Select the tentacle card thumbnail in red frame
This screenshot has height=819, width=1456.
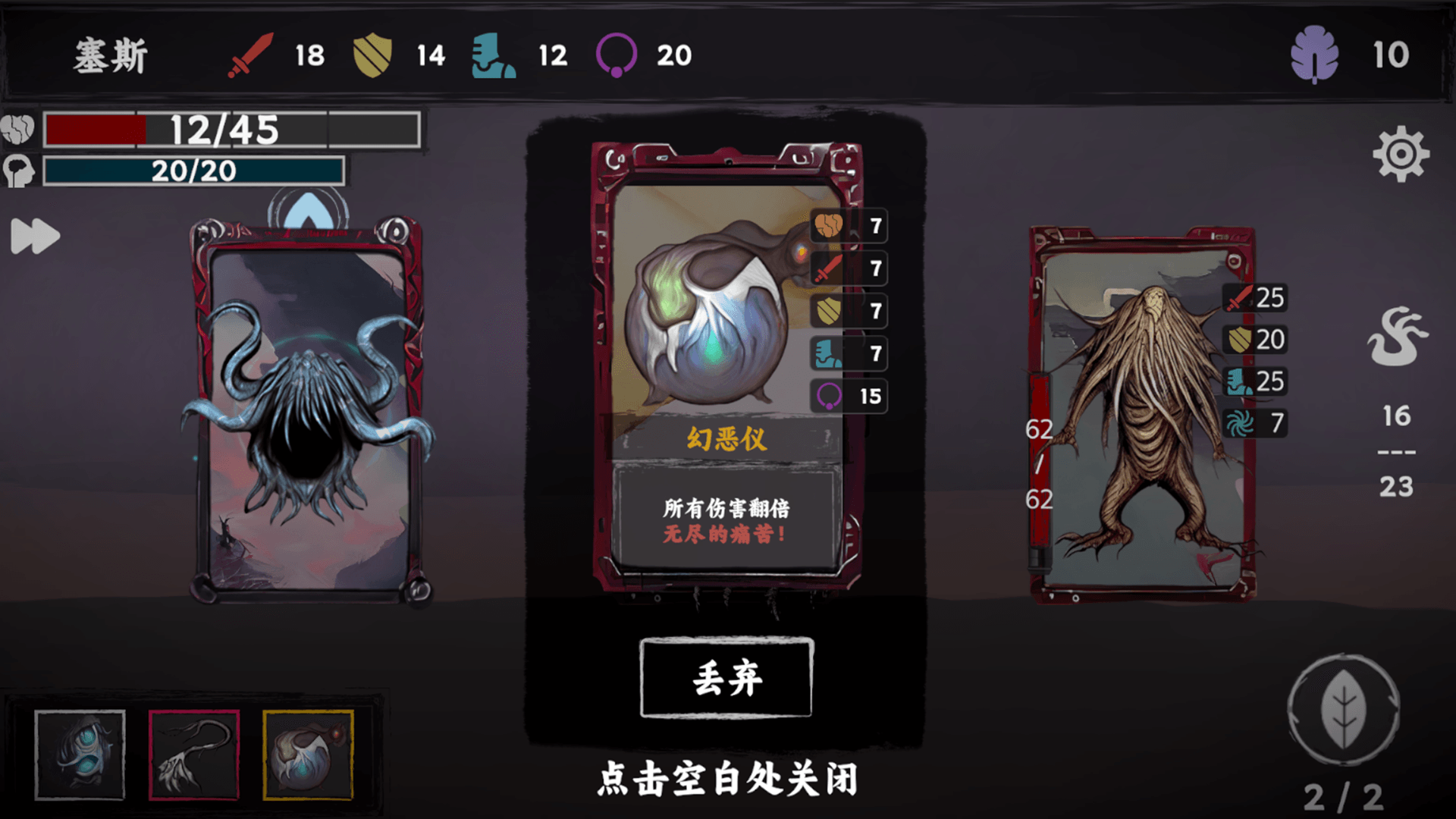[x=194, y=755]
